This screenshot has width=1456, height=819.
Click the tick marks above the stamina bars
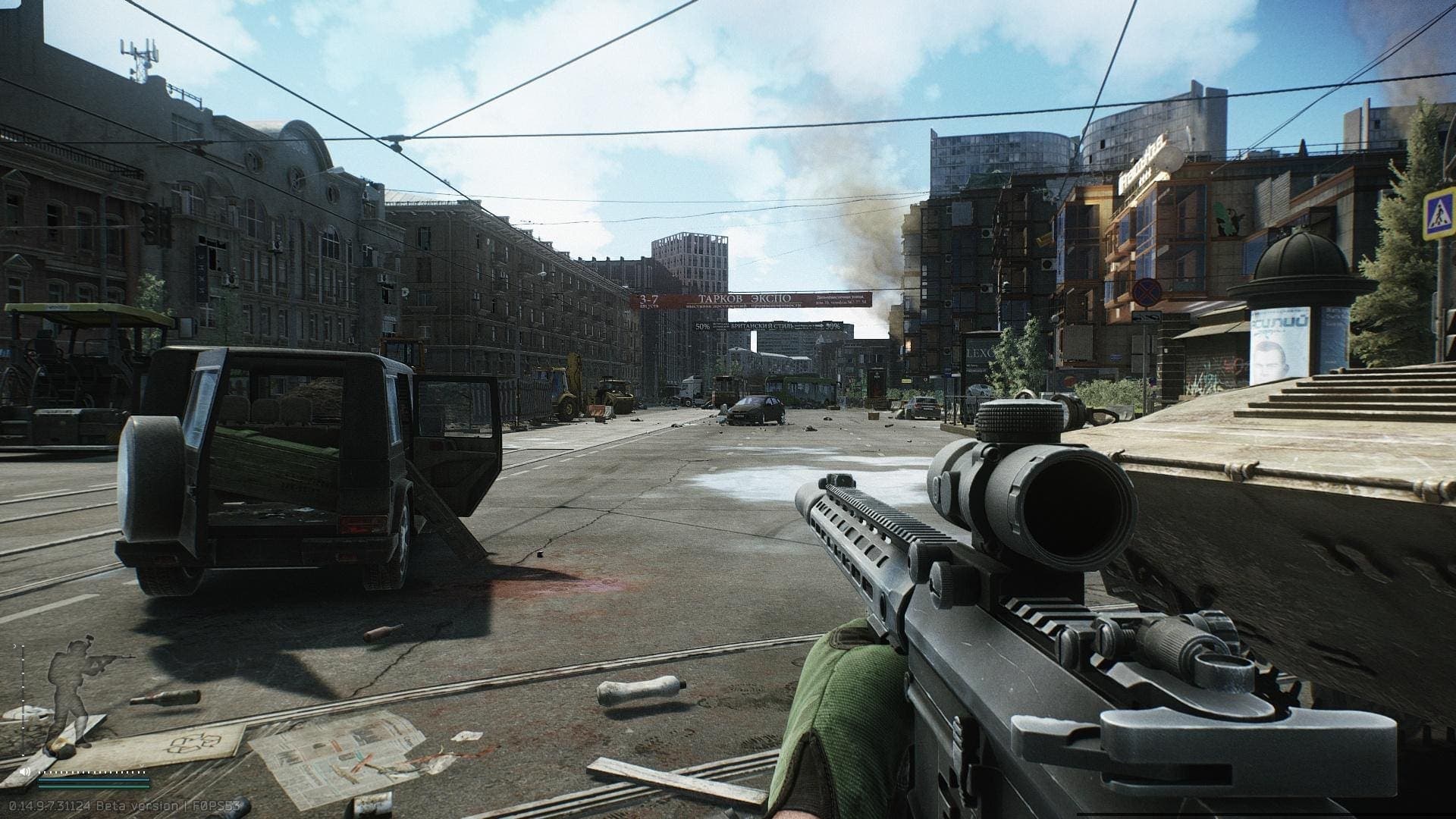click(91, 773)
